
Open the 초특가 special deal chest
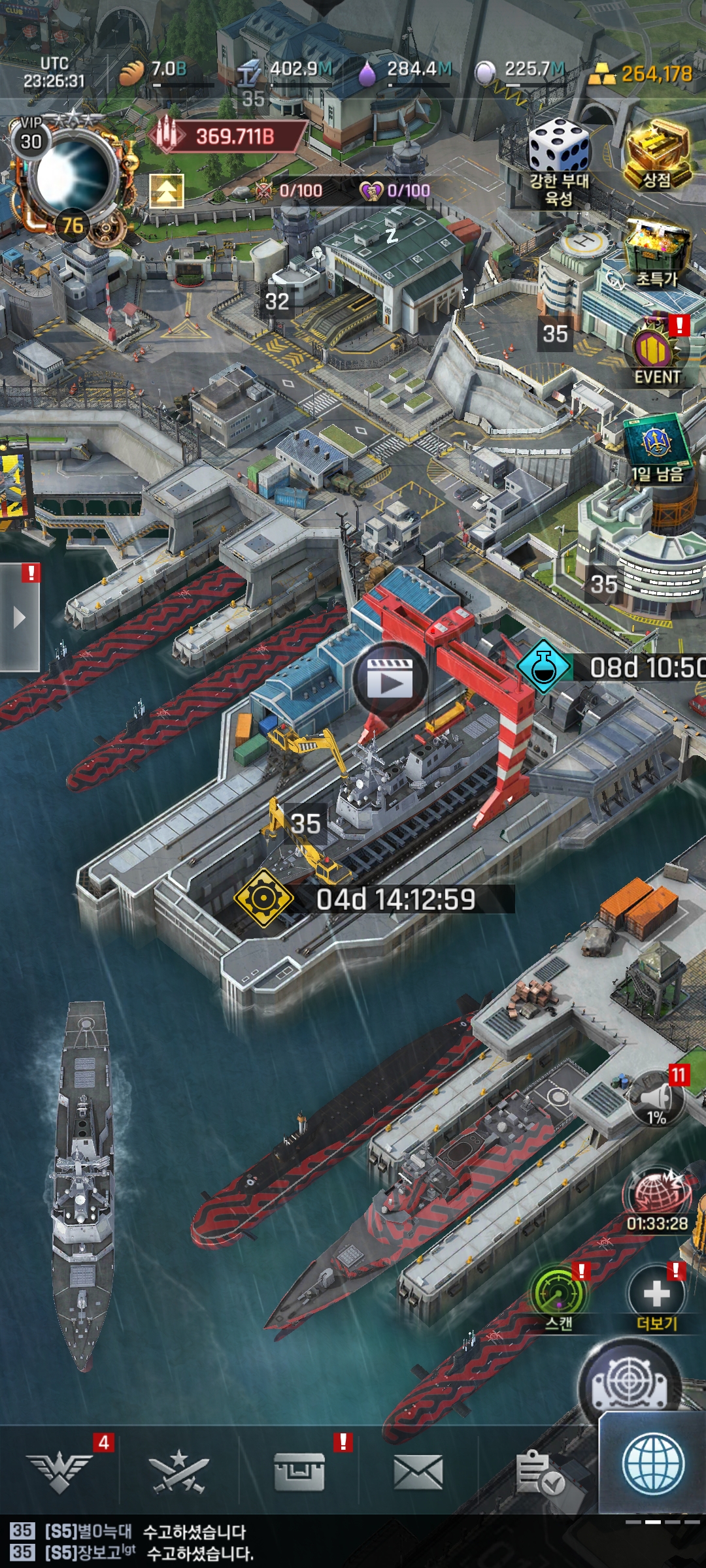657,252
